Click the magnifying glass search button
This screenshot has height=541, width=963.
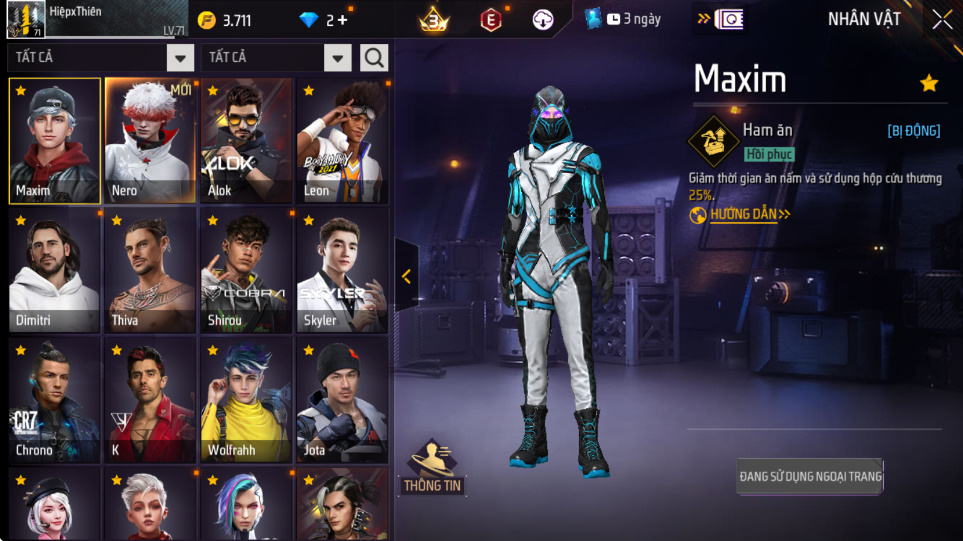click(x=374, y=58)
